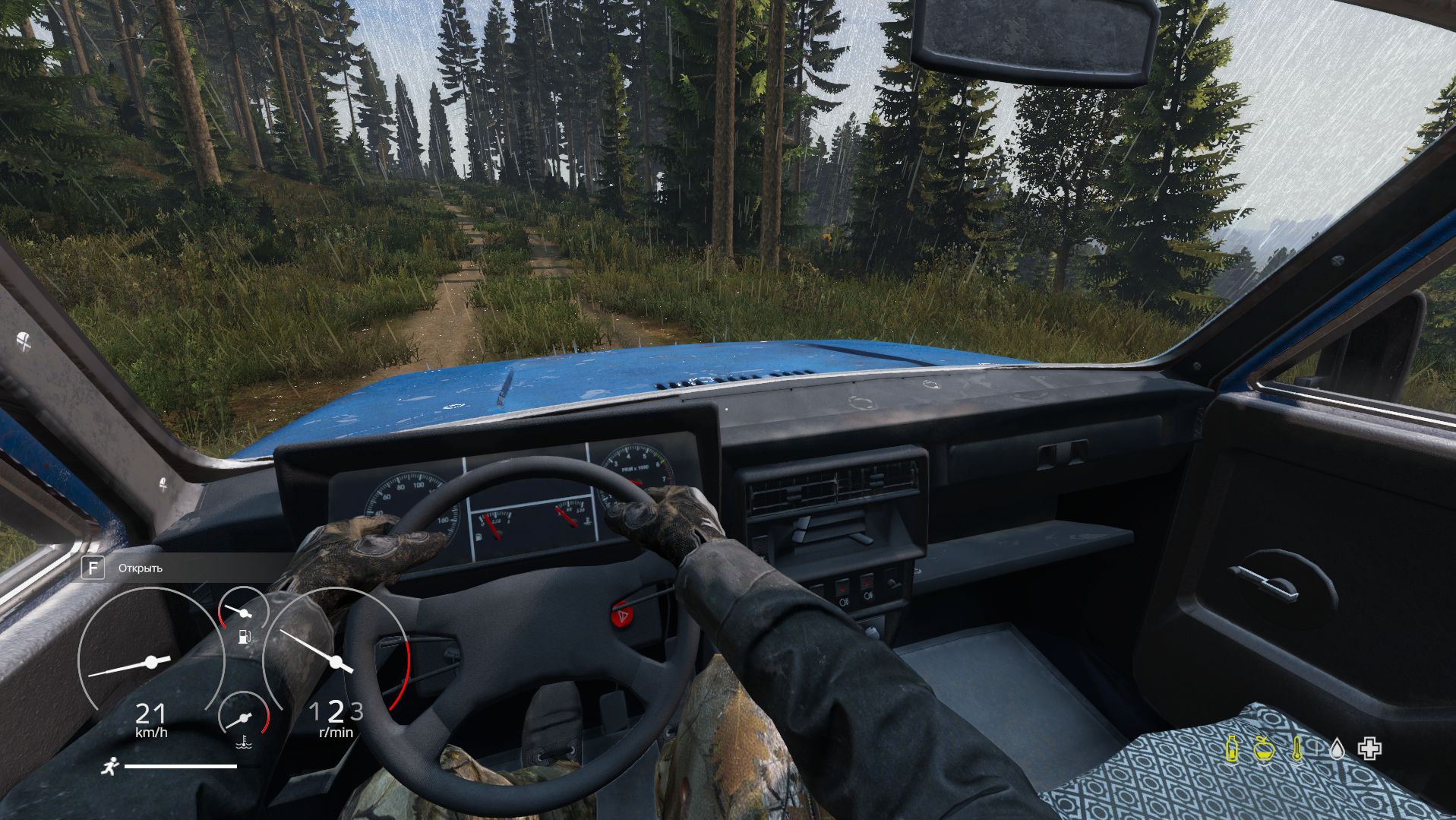Select the engine coolant temperature icon
This screenshot has width=1456, height=820.
(x=244, y=741)
